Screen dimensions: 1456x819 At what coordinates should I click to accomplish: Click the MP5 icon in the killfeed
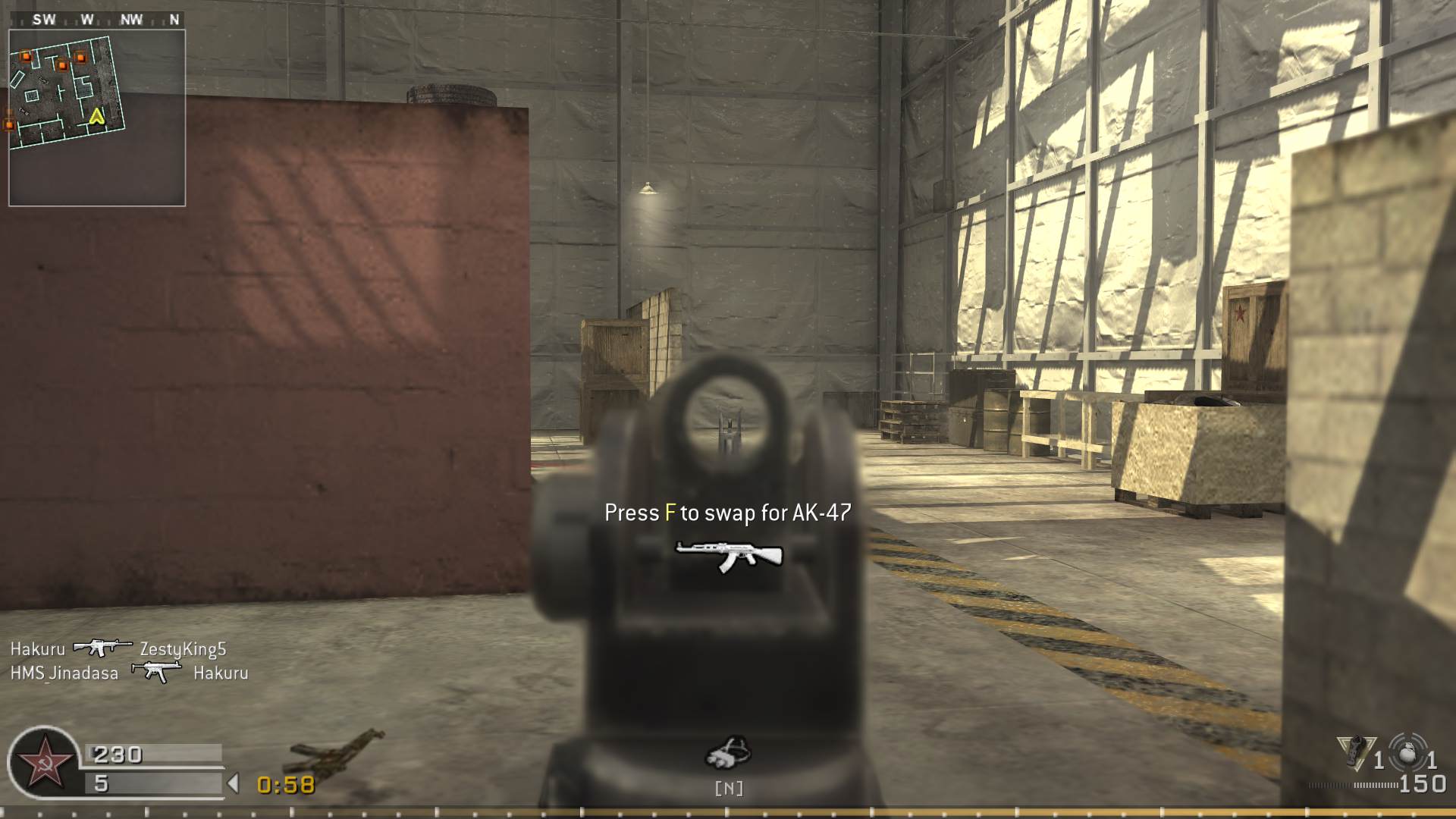[155, 672]
